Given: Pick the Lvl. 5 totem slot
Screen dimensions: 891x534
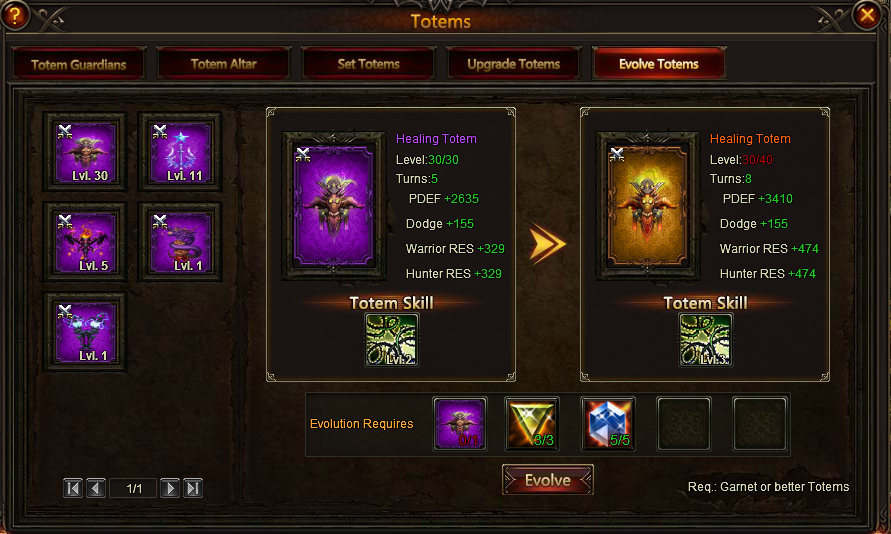Looking at the screenshot, I should tap(85, 242).
